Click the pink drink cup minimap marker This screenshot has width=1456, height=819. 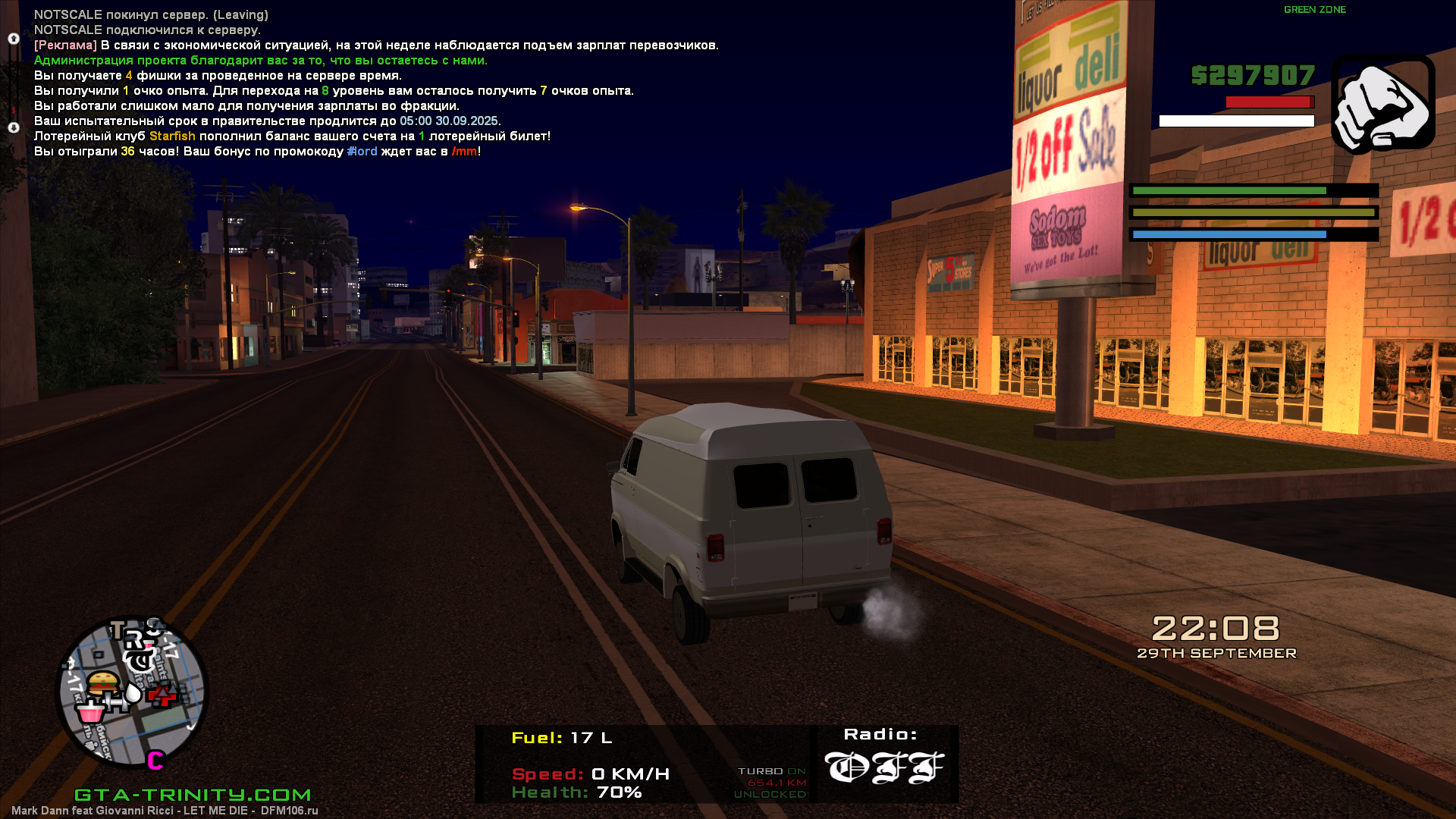[x=90, y=711]
